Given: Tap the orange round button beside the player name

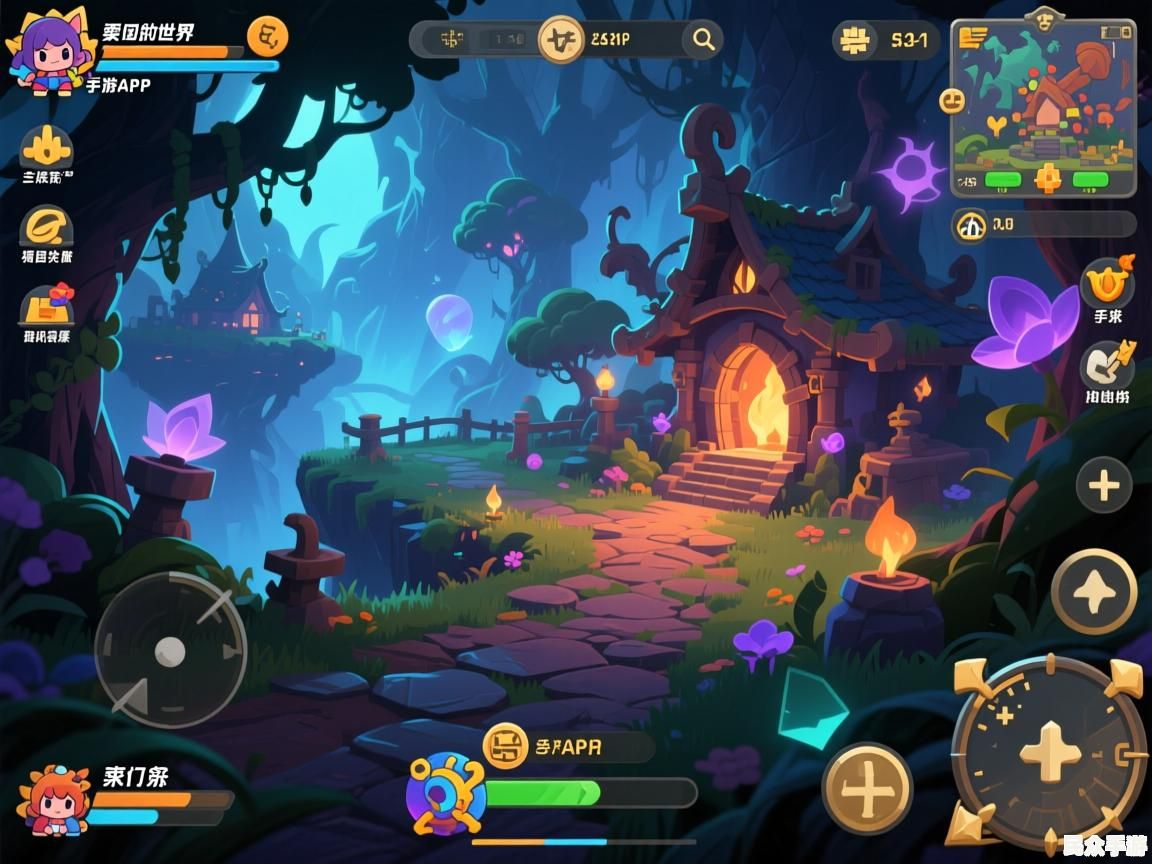Looking at the screenshot, I should (x=266, y=38).
